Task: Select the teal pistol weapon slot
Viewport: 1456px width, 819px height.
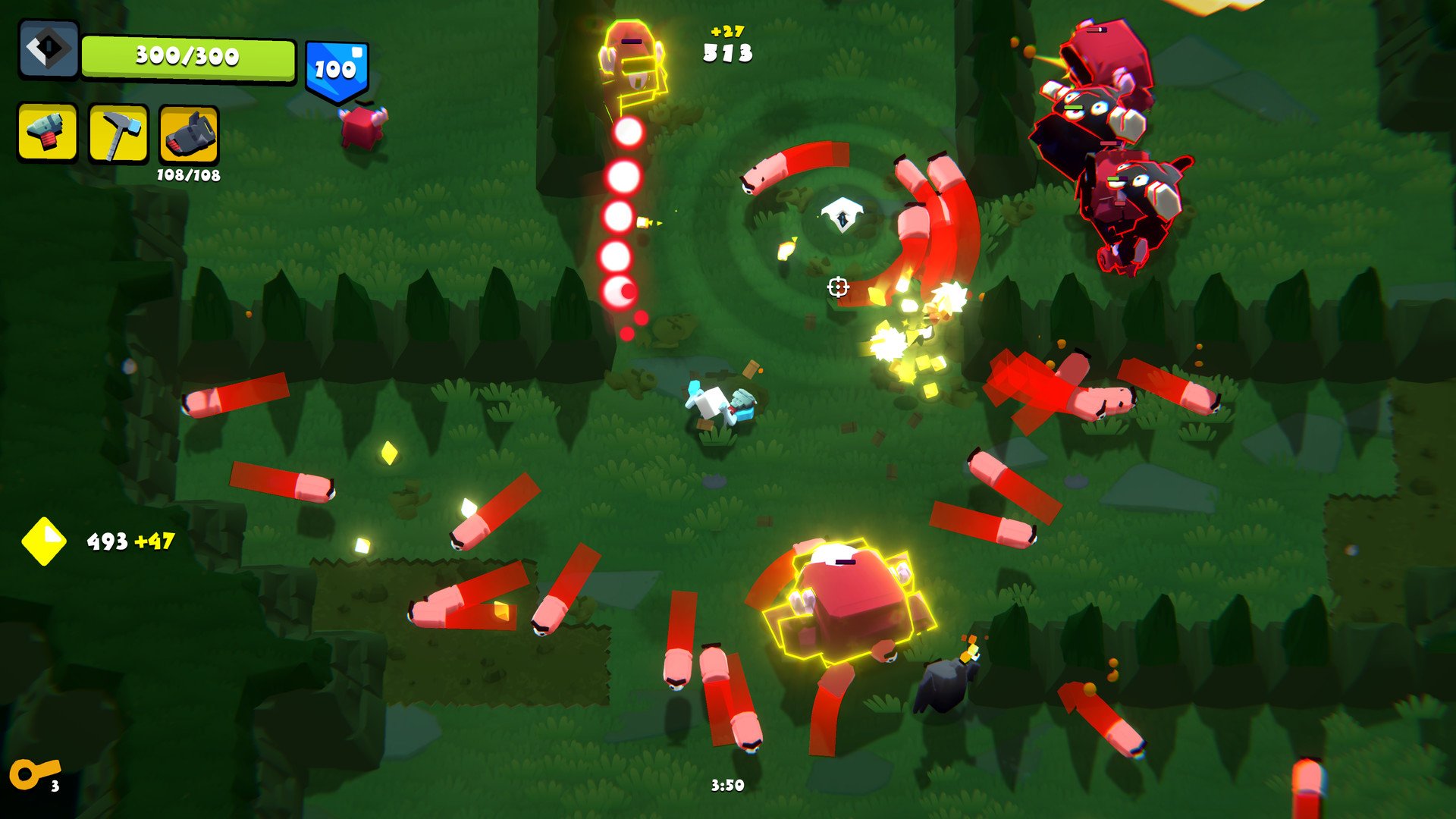Action: tap(47, 133)
